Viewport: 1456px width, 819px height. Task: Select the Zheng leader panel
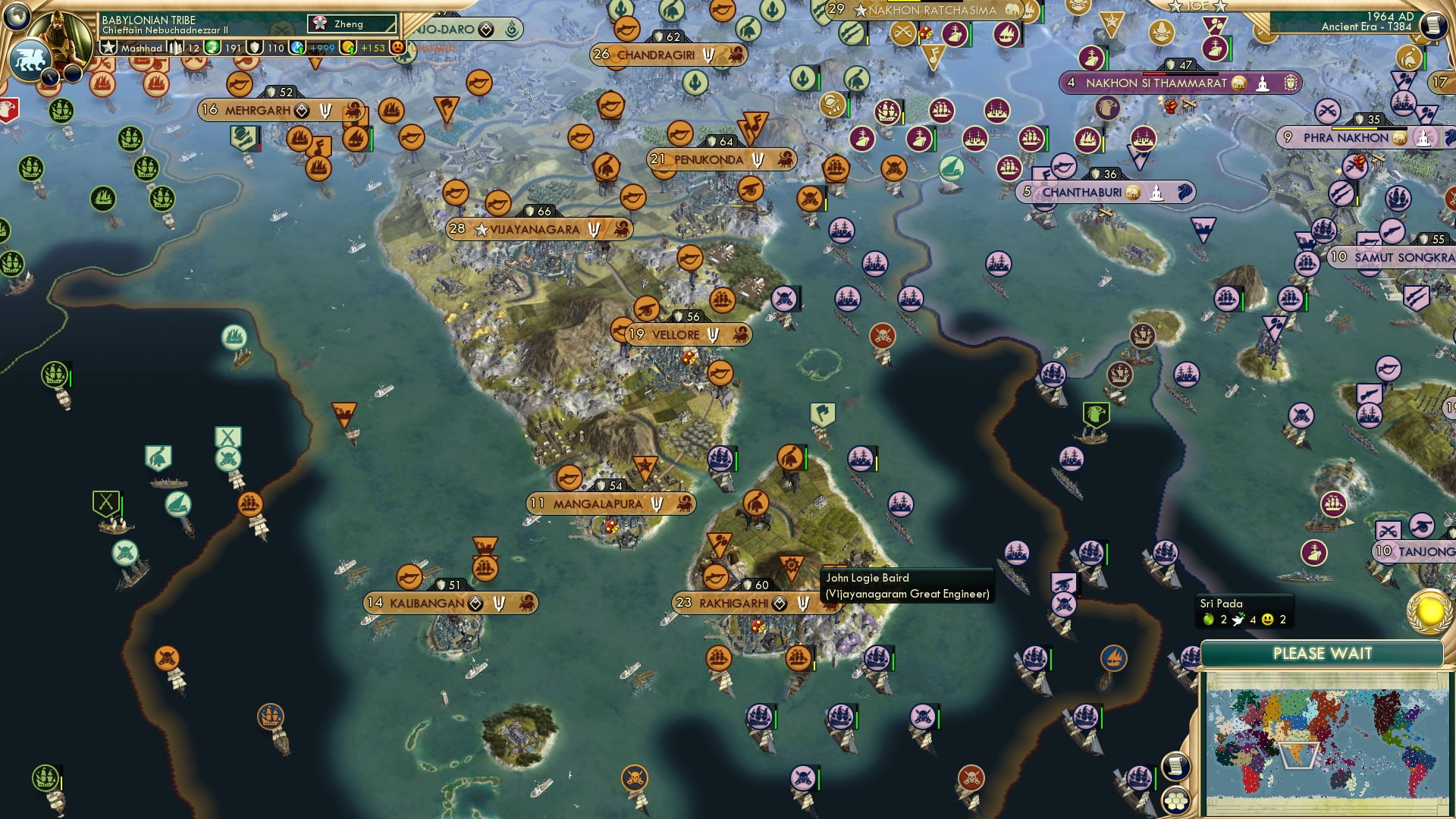pyautogui.click(x=352, y=24)
